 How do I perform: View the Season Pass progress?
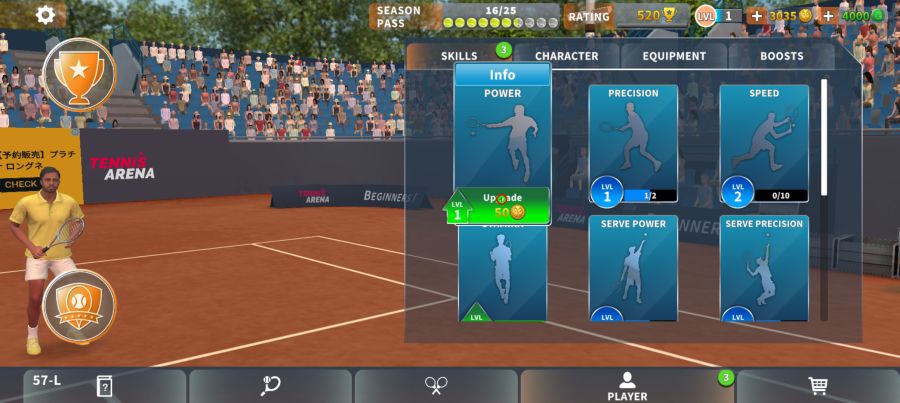click(465, 16)
